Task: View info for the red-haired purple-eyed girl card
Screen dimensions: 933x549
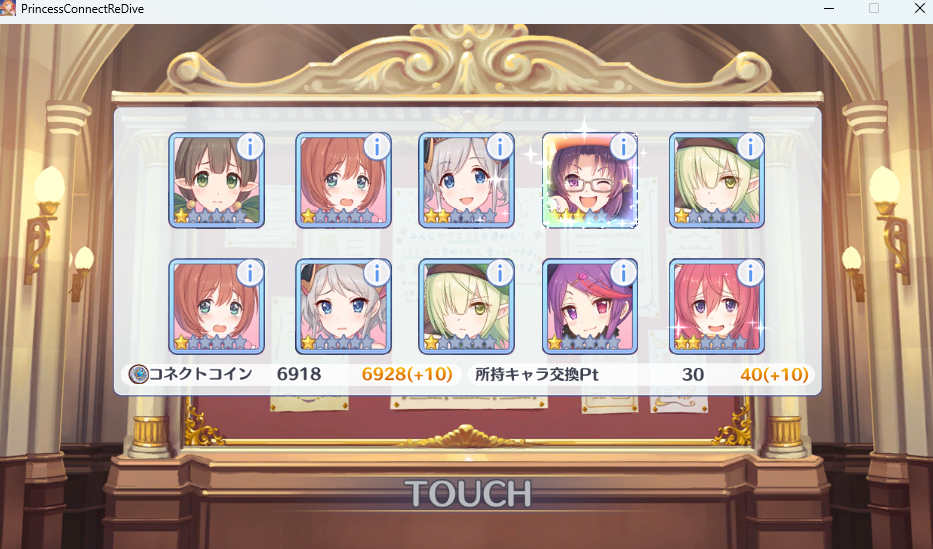Action: click(750, 273)
